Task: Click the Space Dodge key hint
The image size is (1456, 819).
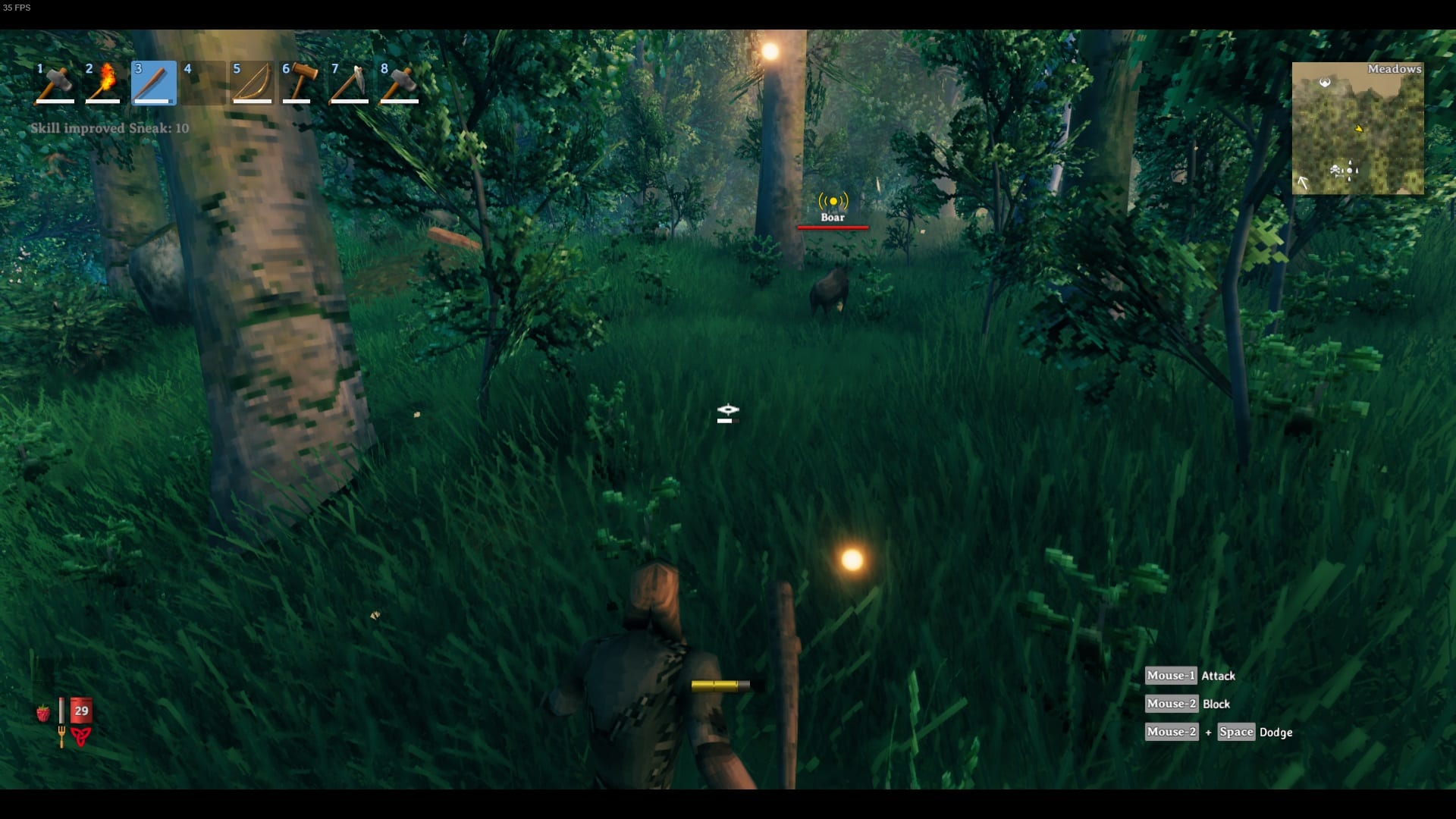Action: click(1238, 733)
